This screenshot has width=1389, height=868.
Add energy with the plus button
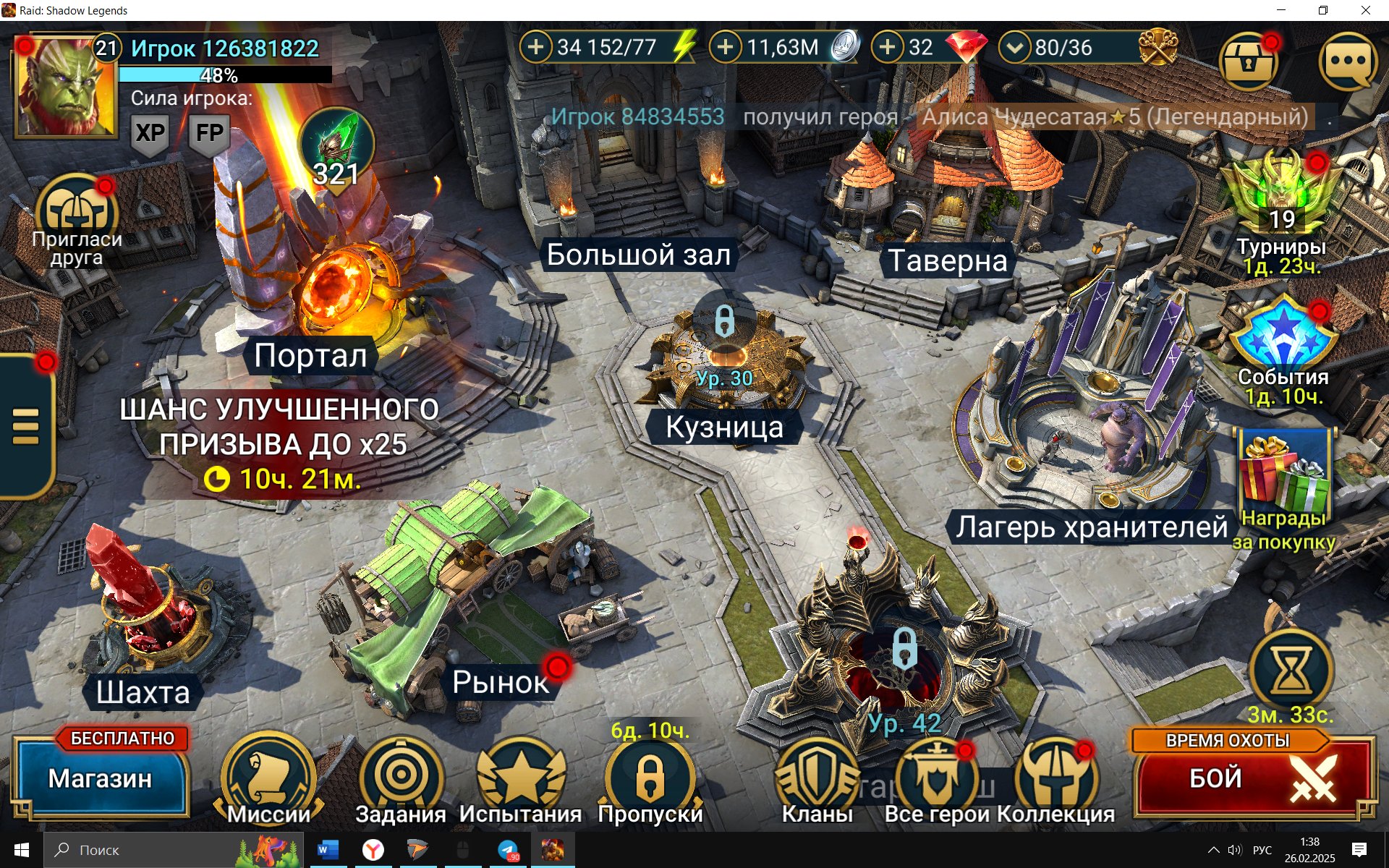click(536, 48)
